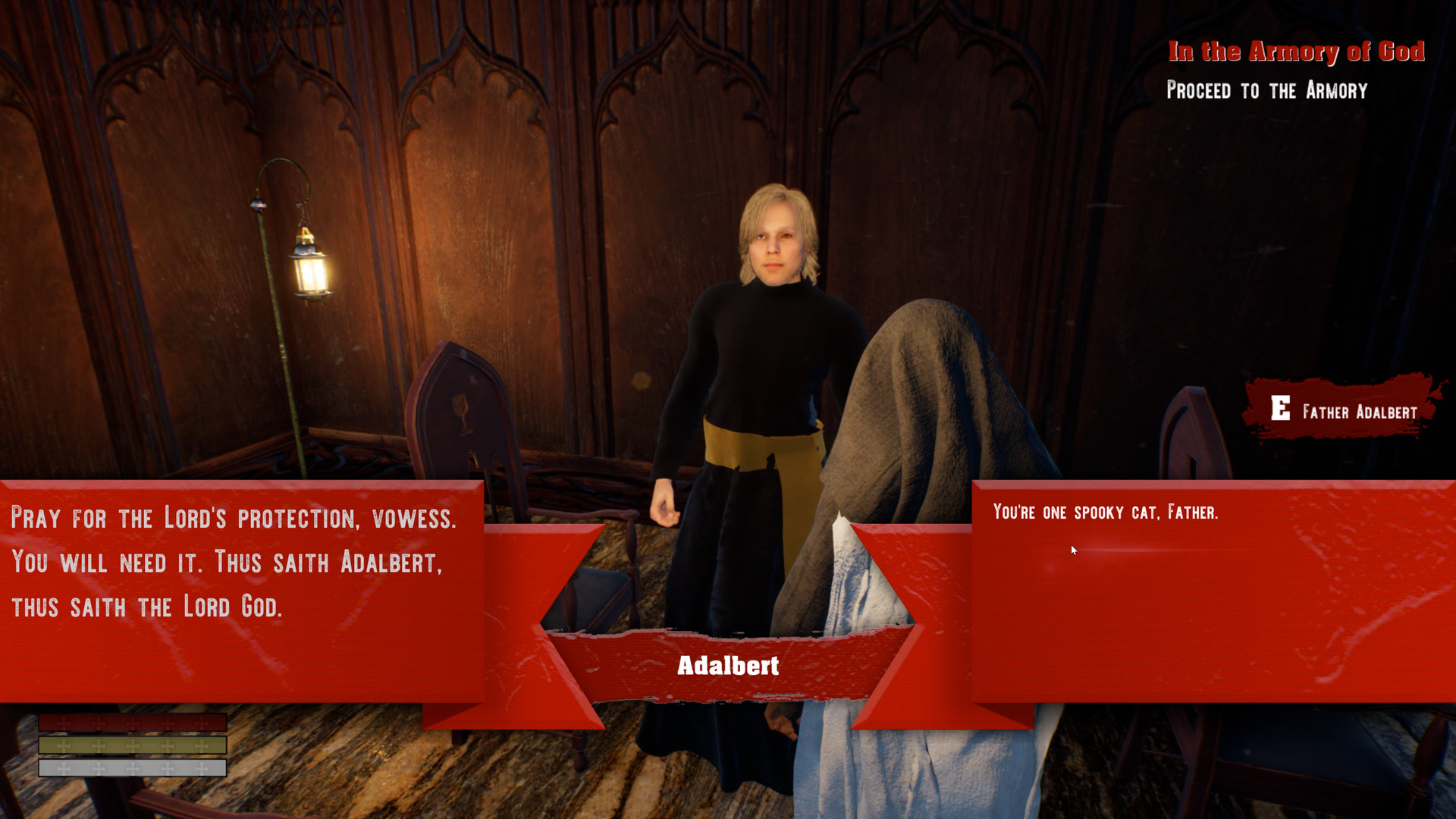
Task: Click the chalice emblem on the chair back
Action: click(x=460, y=412)
